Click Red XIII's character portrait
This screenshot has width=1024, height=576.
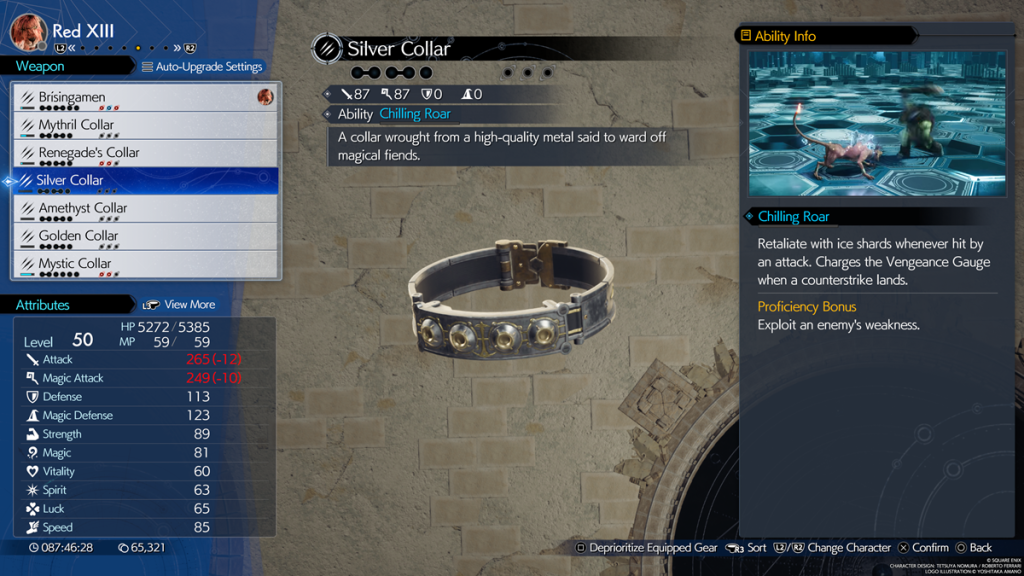(29, 31)
